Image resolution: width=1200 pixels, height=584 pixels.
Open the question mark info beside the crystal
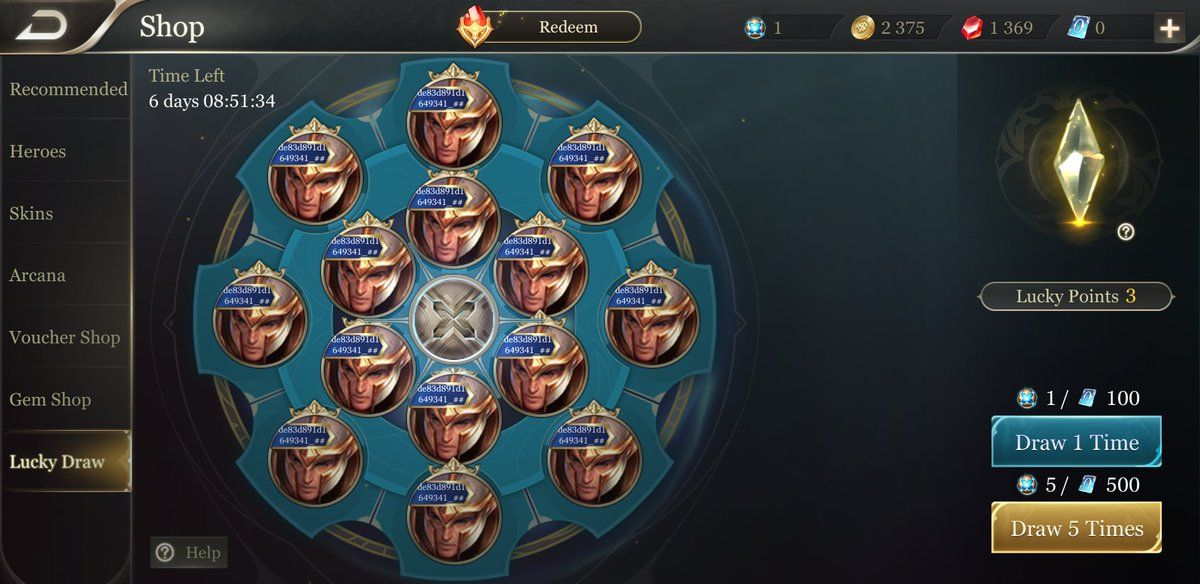pyautogui.click(x=1126, y=232)
